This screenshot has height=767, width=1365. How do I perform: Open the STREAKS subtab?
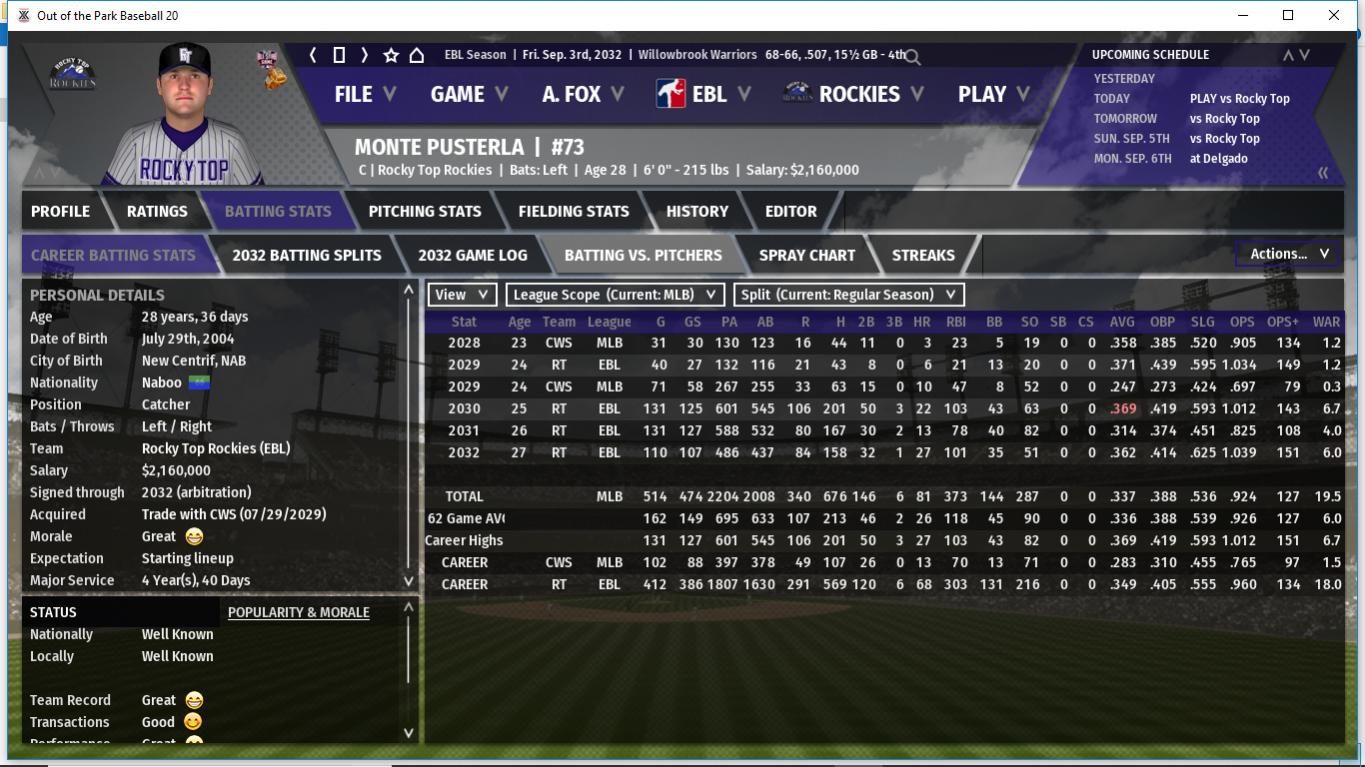pos(922,255)
